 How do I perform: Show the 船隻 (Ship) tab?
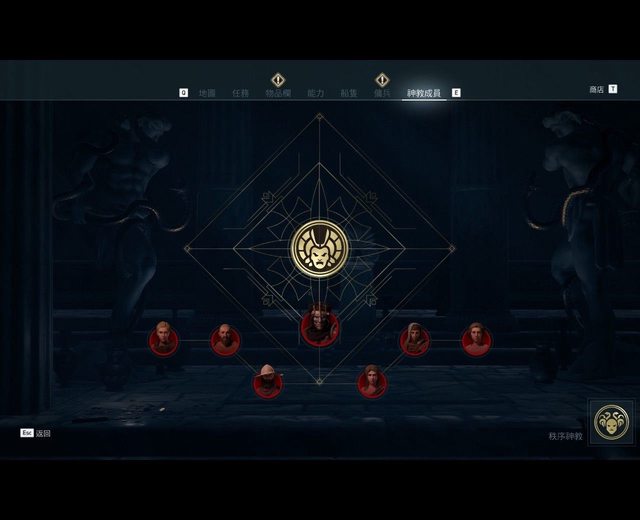pyautogui.click(x=348, y=92)
